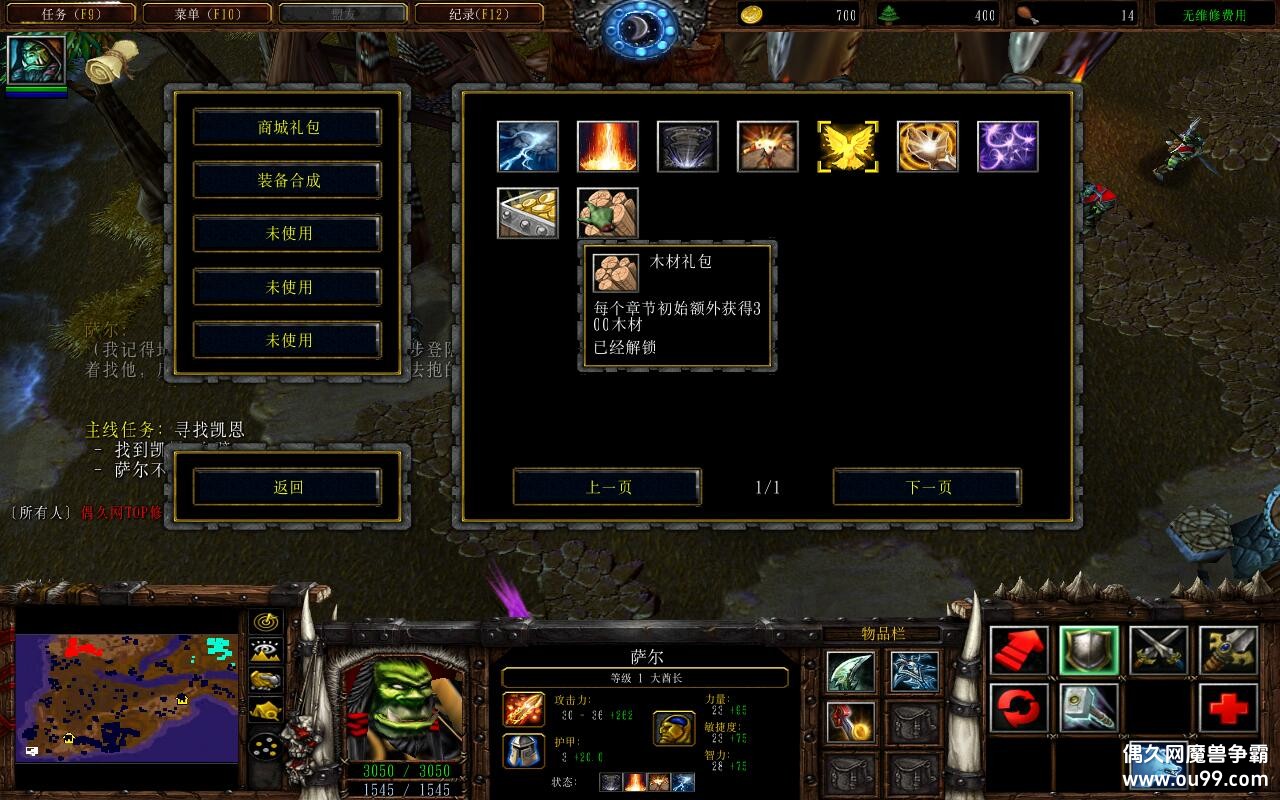
Task: Click the 返回 button to go back
Action: tap(287, 485)
